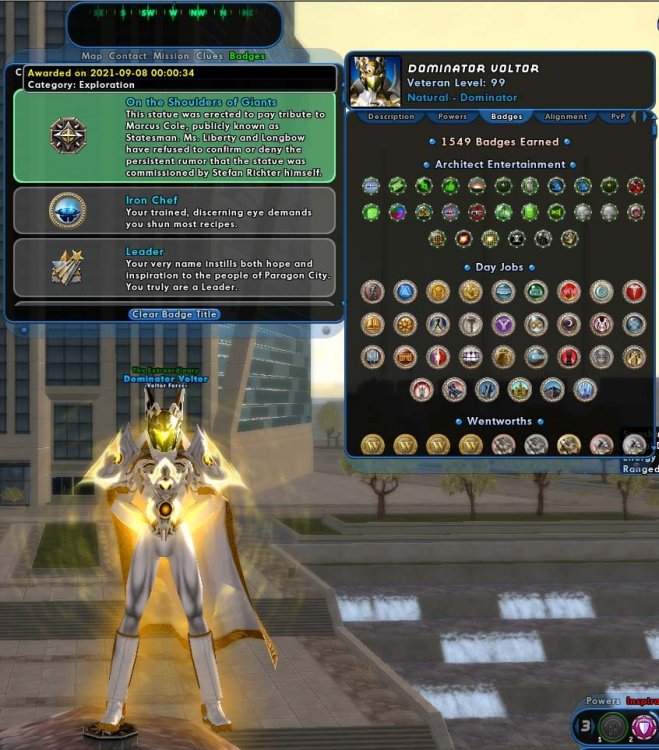
Task: Select the Iron Chef badge entry
Action: (174, 210)
